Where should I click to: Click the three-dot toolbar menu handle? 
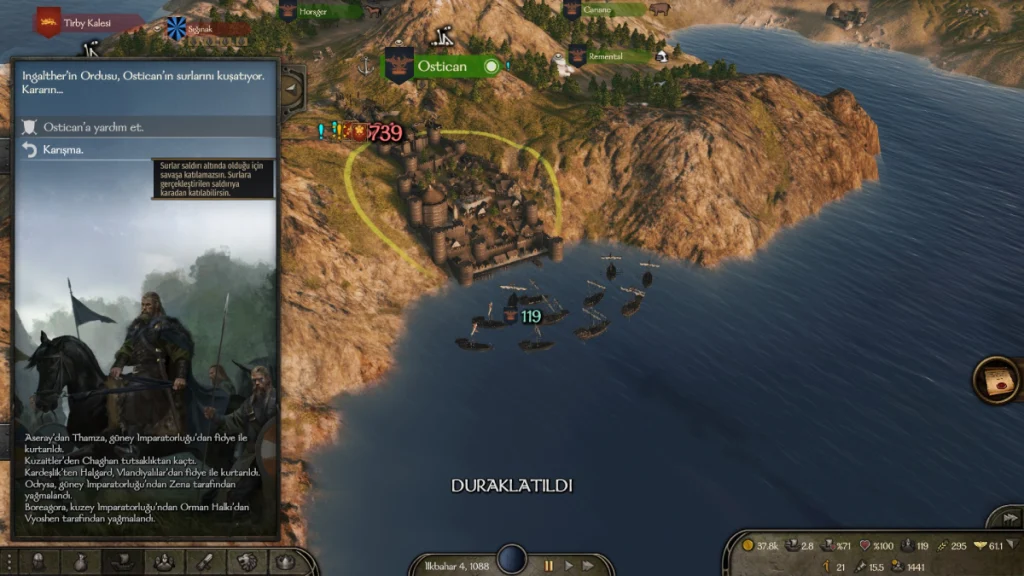click(8, 561)
